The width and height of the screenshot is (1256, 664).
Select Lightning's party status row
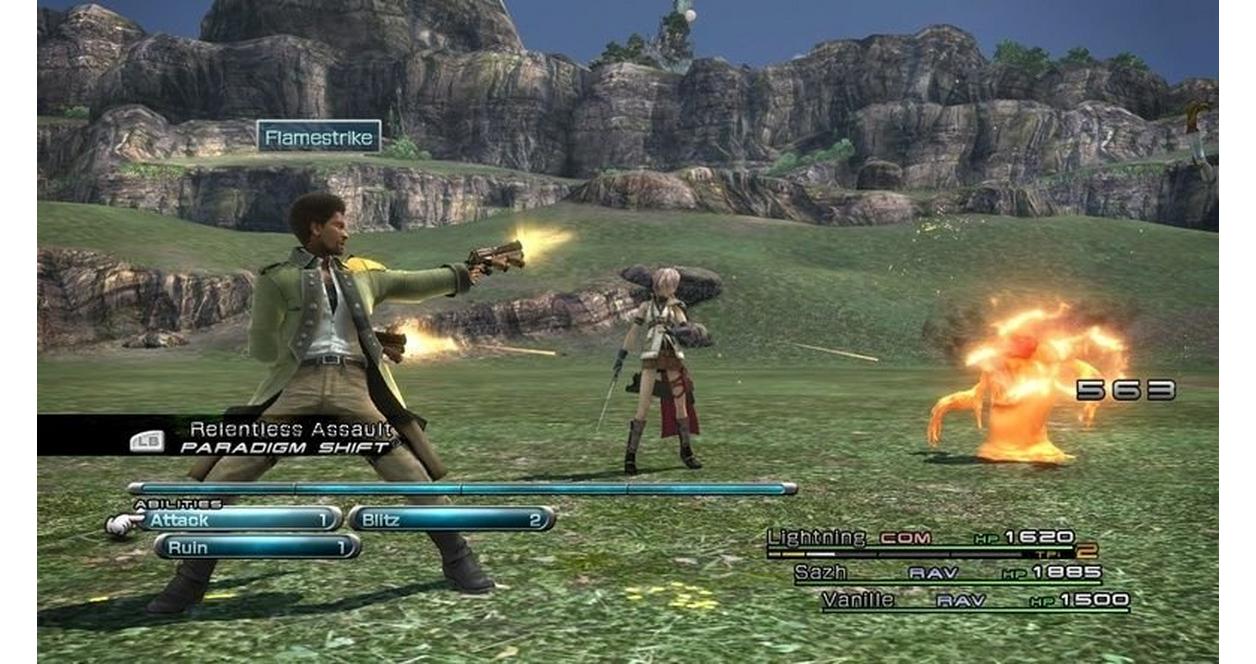(920, 539)
